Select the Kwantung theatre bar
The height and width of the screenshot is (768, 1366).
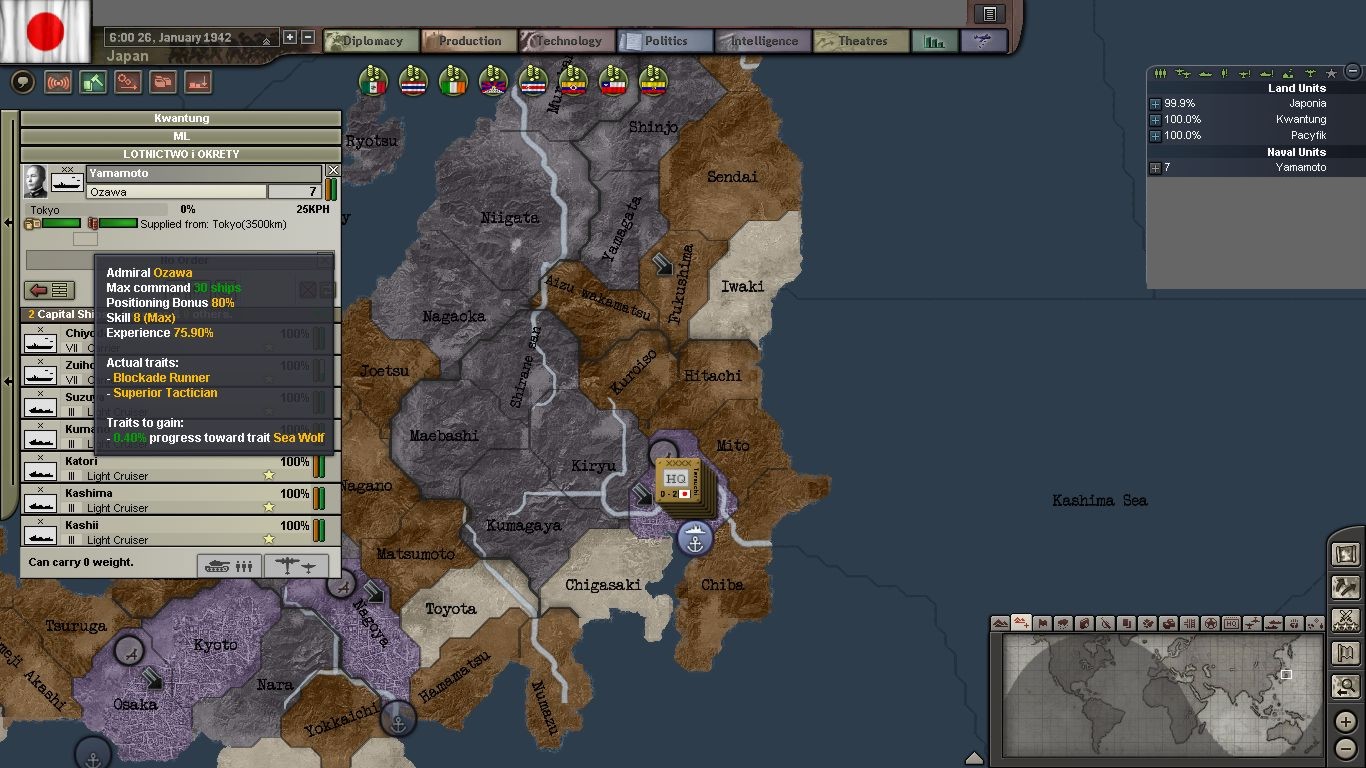181,118
